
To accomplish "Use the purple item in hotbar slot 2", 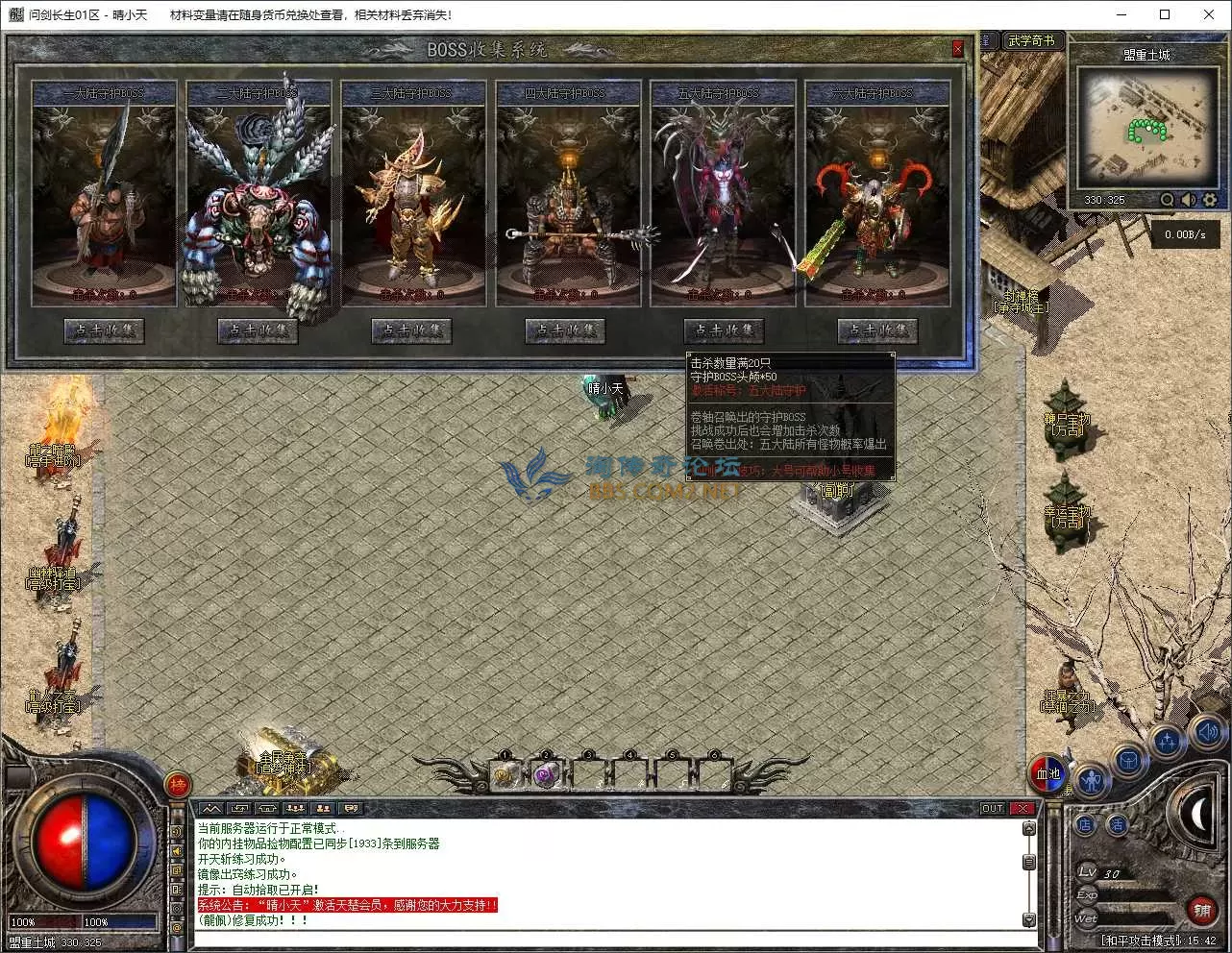I will 546,774.
